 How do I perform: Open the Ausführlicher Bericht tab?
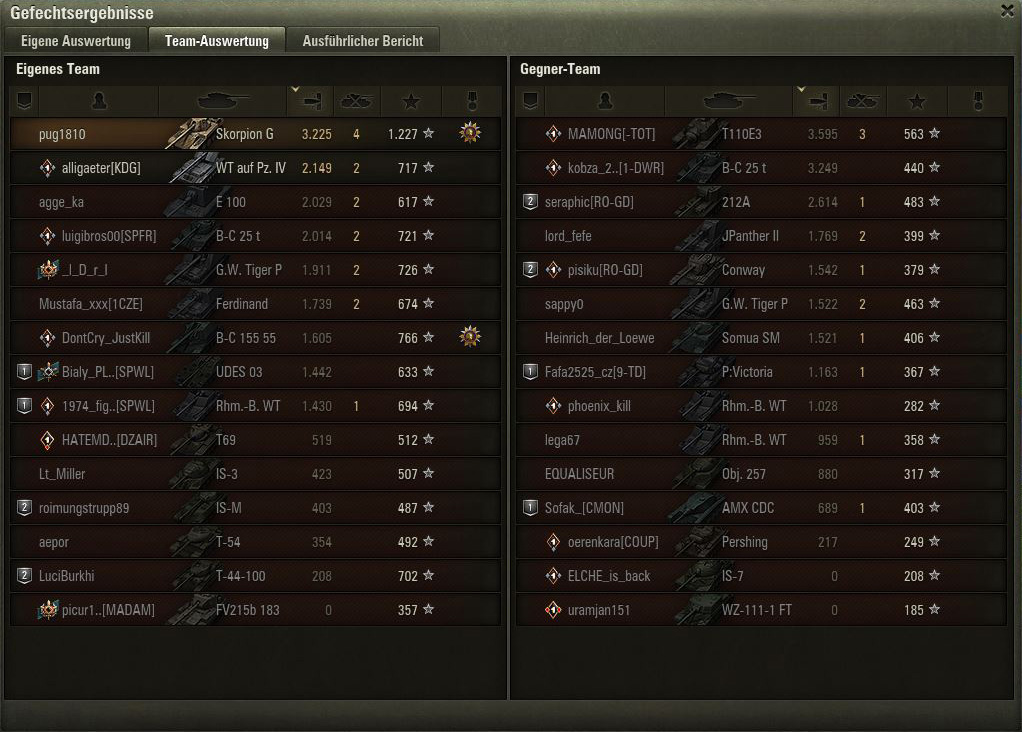362,41
